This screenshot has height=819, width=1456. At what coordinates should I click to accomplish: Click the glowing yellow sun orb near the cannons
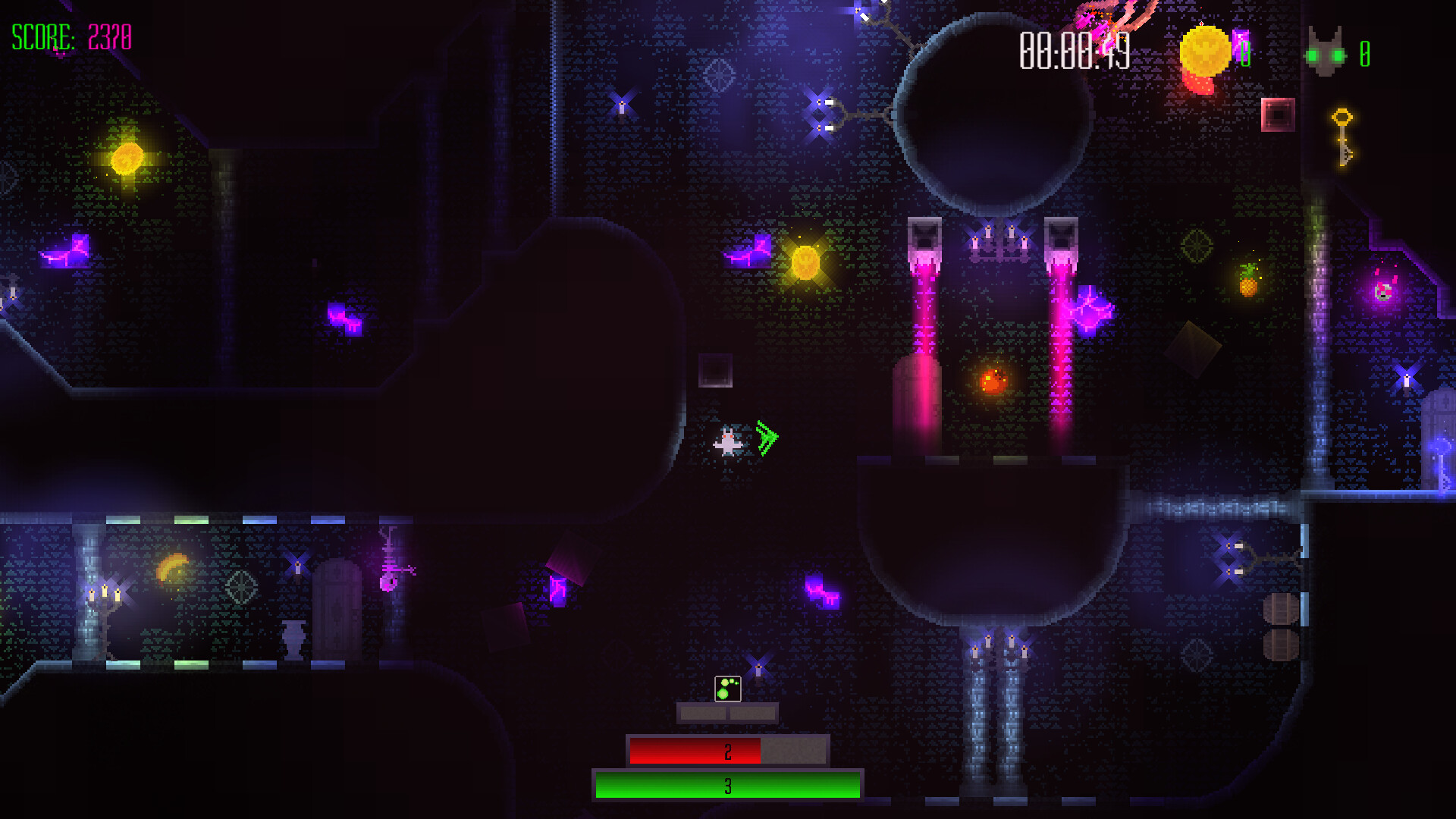pos(805,262)
